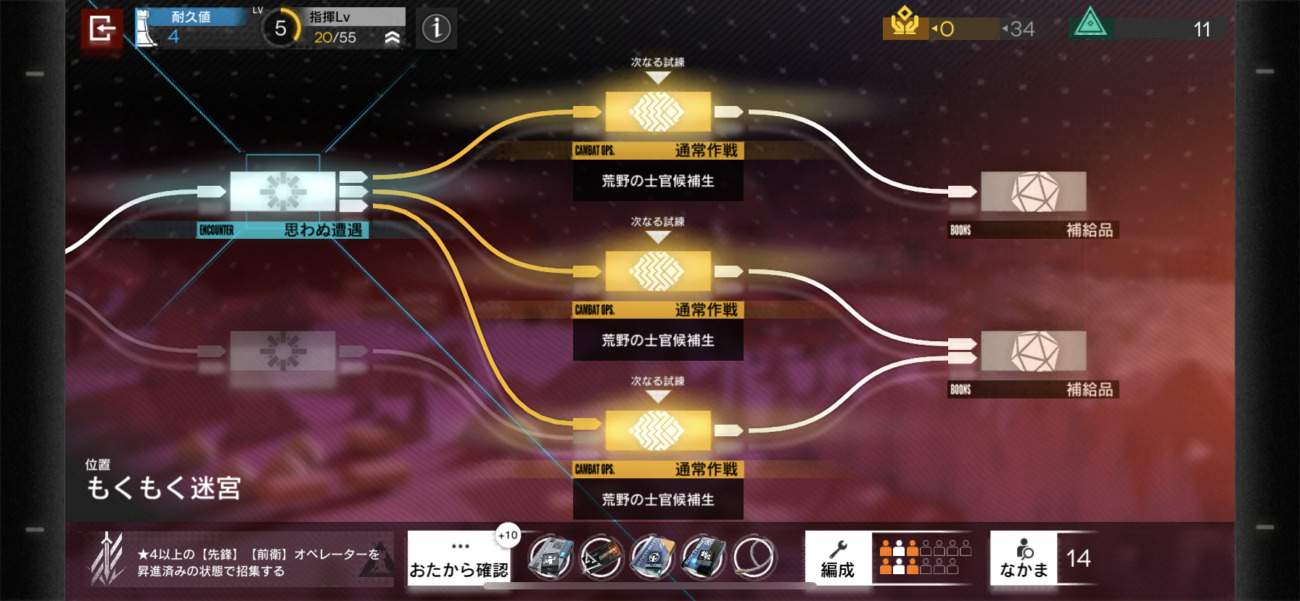Open the 編成 squad formation menu
This screenshot has height=601, width=1300.
click(838, 559)
